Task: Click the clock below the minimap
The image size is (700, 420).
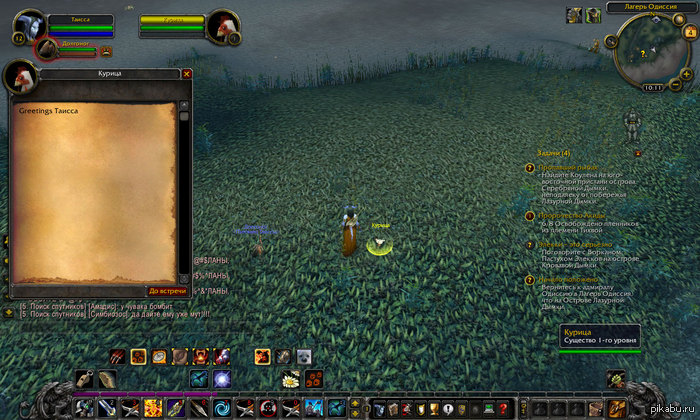Action: click(x=653, y=88)
